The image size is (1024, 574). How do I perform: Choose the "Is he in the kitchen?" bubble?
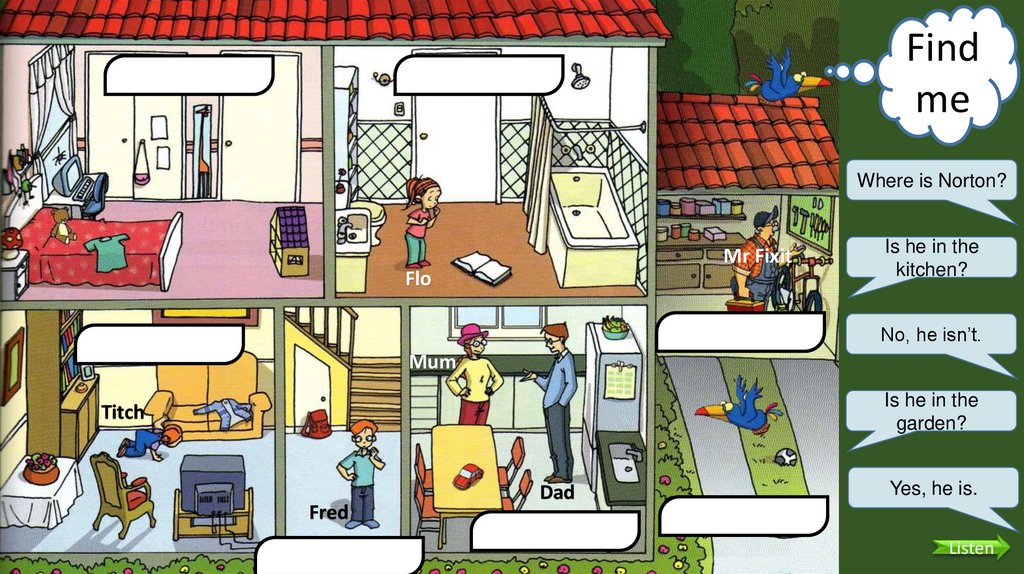(x=931, y=257)
